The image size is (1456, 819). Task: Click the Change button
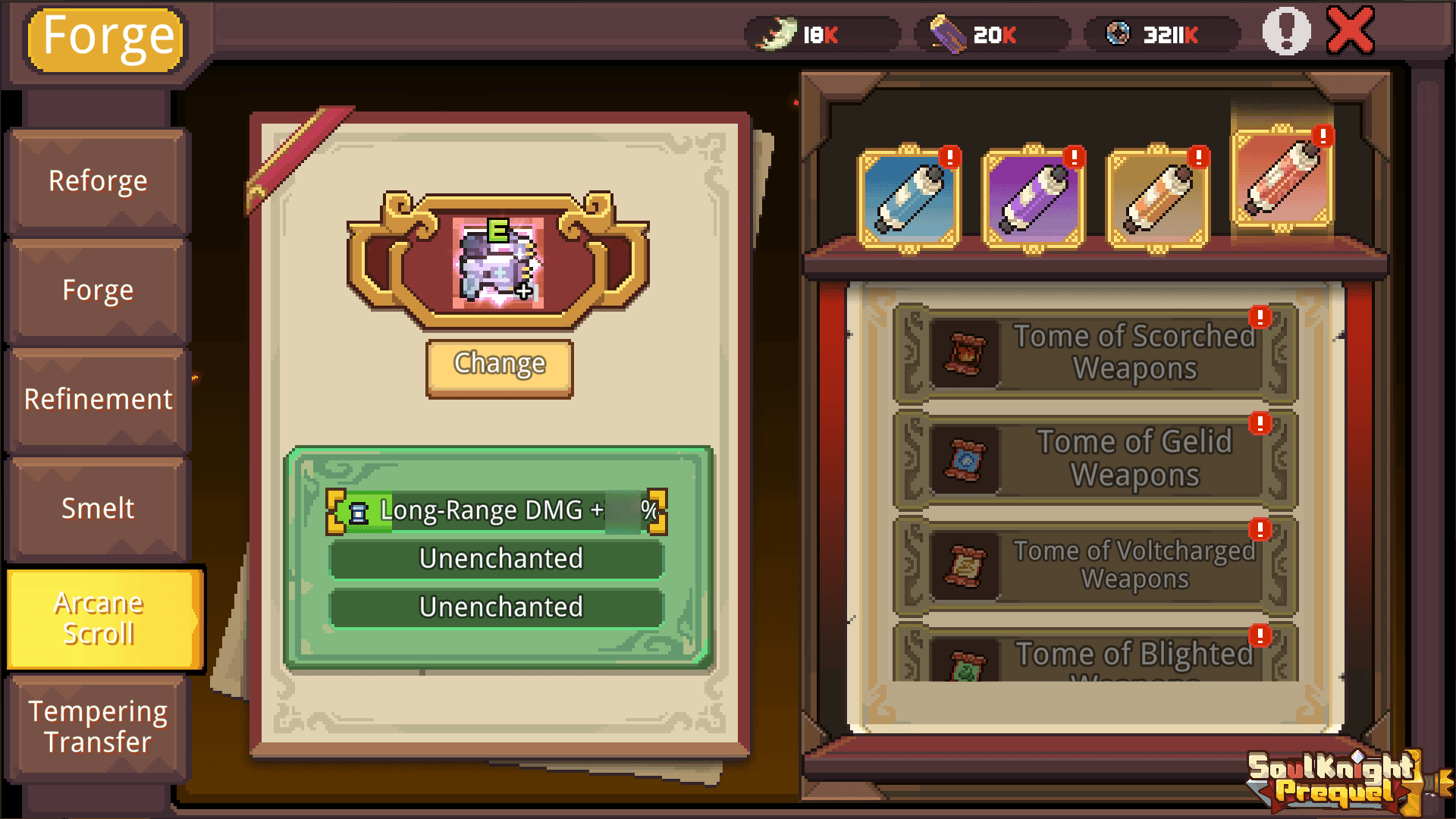coord(499,365)
